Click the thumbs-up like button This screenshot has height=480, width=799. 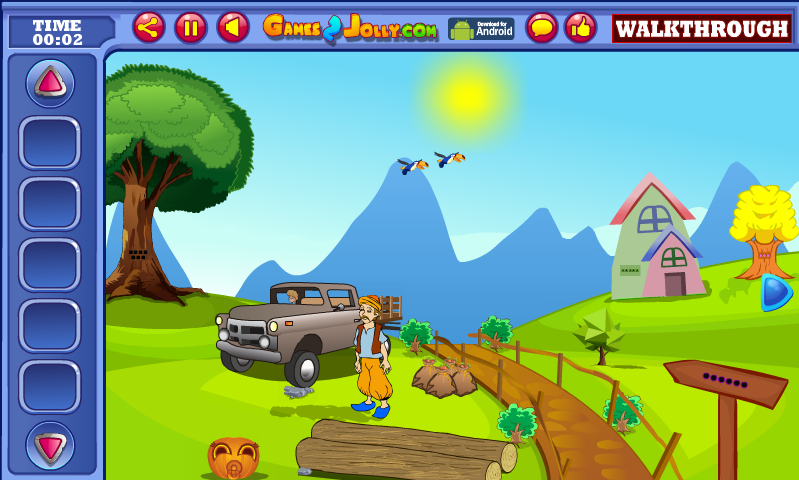[580, 27]
